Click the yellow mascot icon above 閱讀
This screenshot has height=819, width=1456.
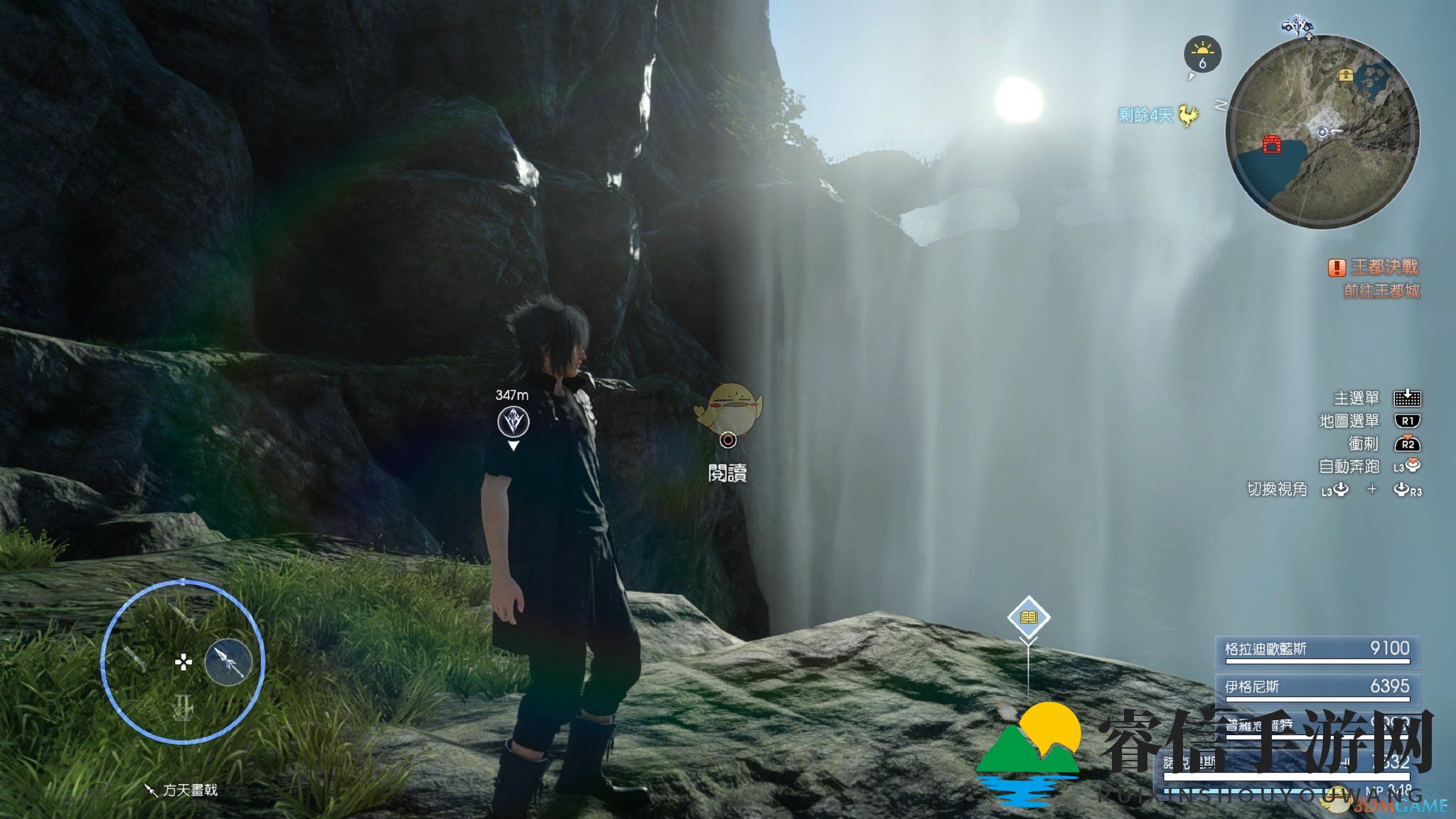coord(728,407)
